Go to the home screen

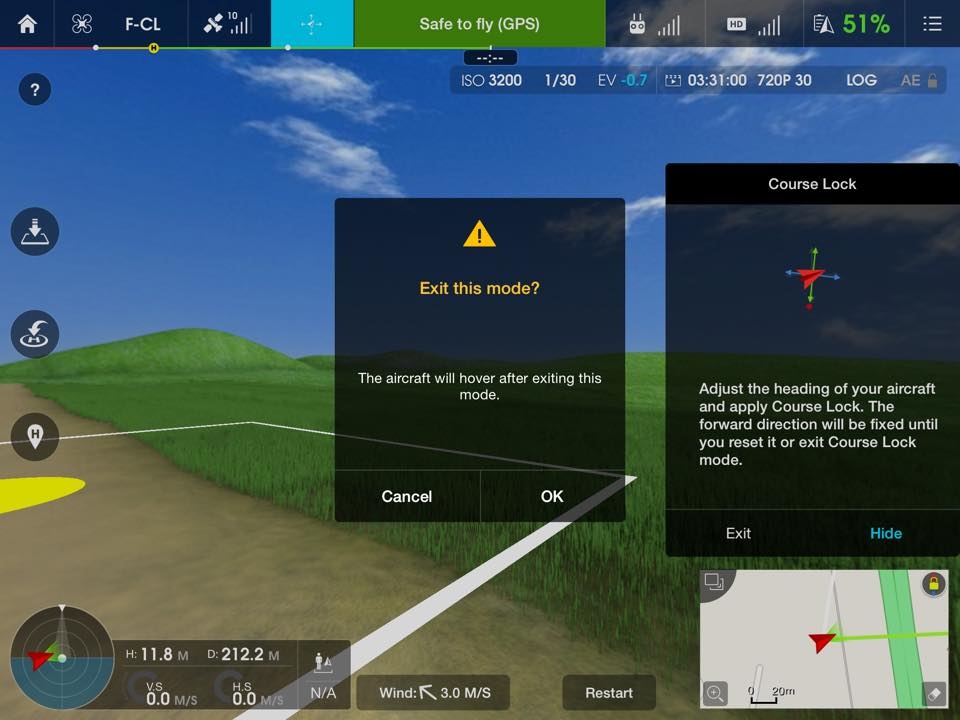(x=27, y=24)
